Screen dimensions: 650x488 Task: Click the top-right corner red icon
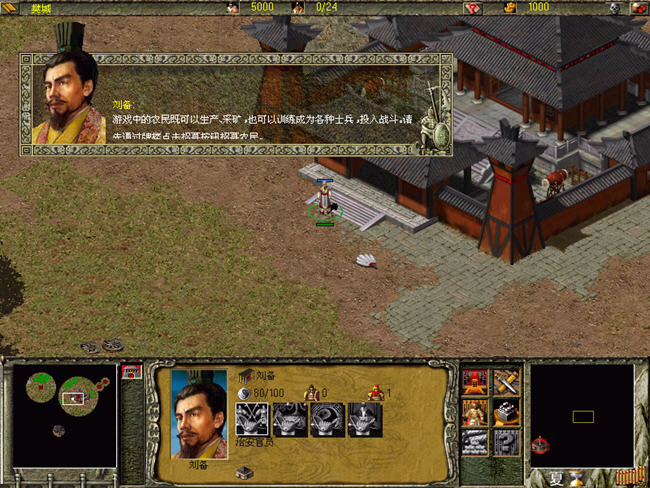[x=639, y=8]
